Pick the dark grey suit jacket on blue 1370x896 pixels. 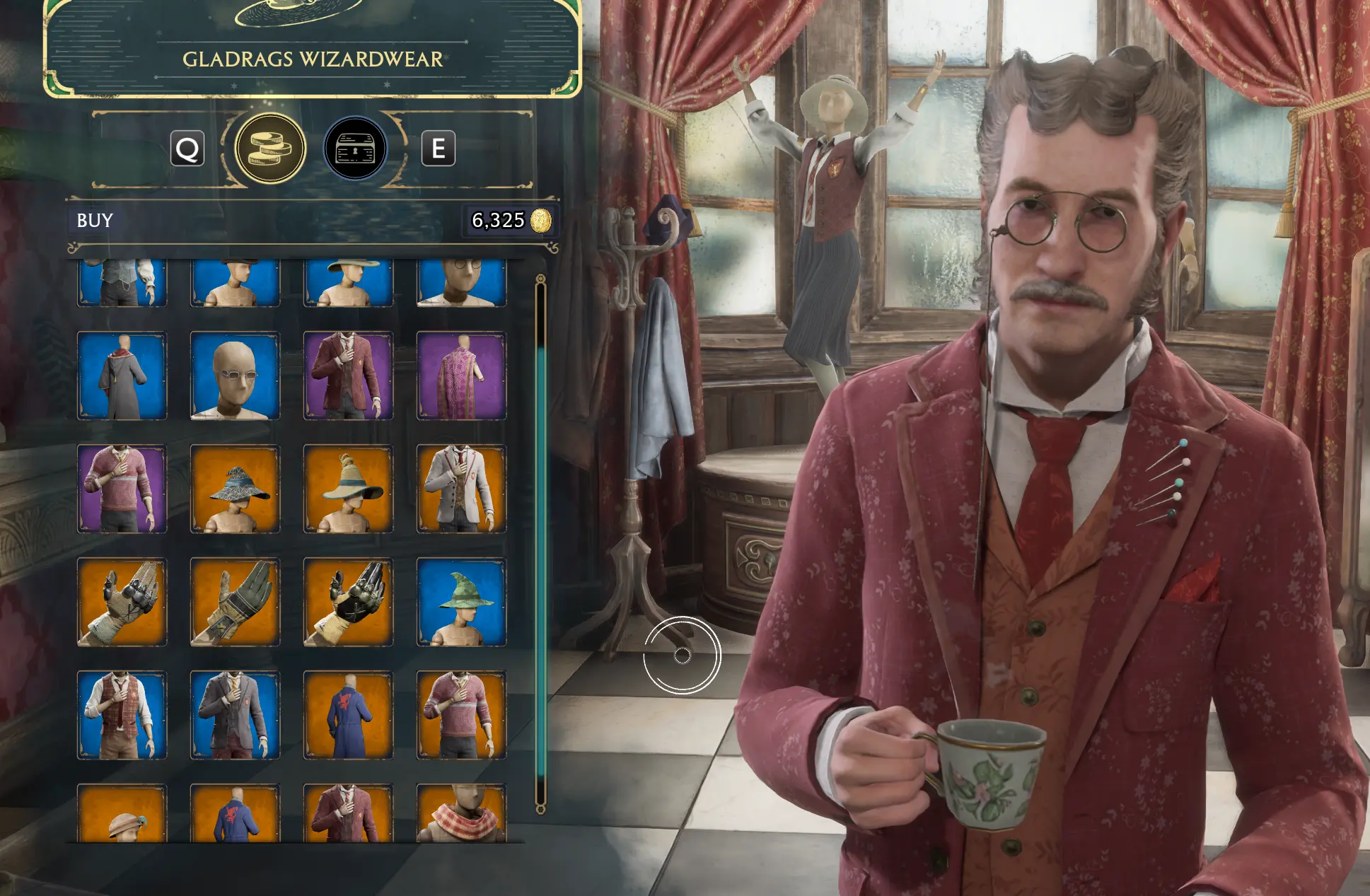tap(235, 715)
